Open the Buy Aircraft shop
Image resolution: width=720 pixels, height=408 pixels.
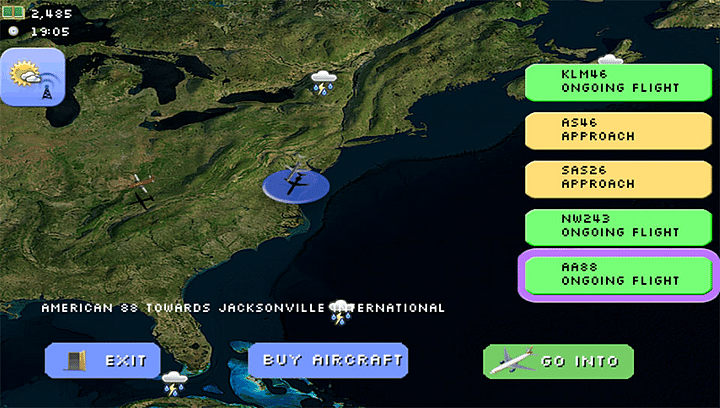[x=328, y=359]
